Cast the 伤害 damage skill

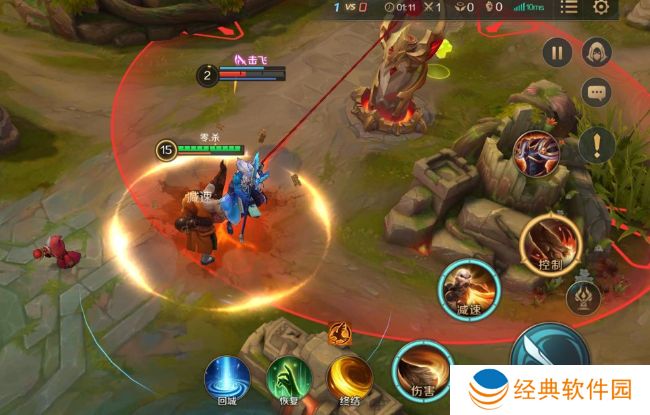pyautogui.click(x=422, y=370)
